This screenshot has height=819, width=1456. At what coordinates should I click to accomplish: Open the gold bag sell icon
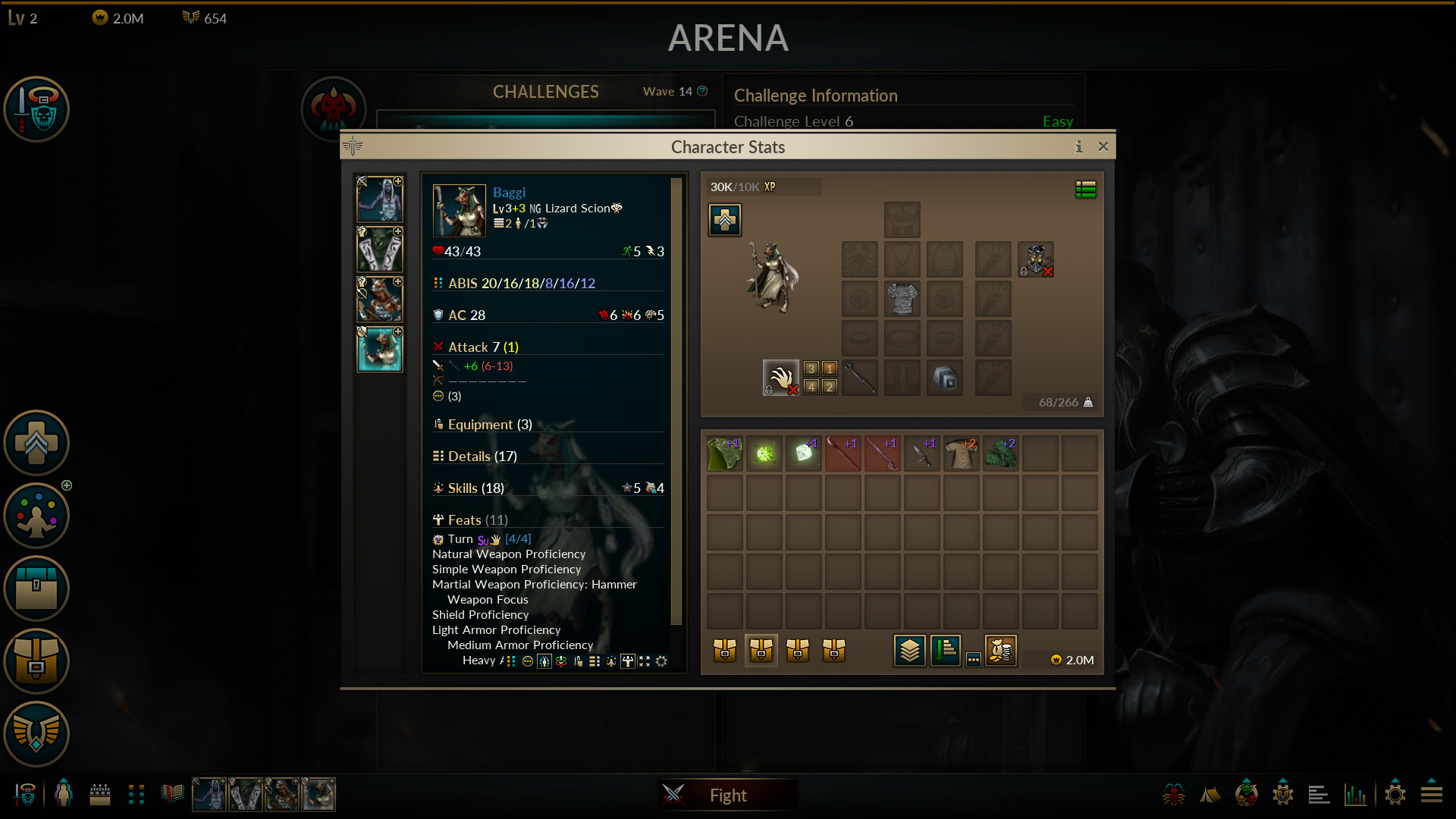point(1001,651)
